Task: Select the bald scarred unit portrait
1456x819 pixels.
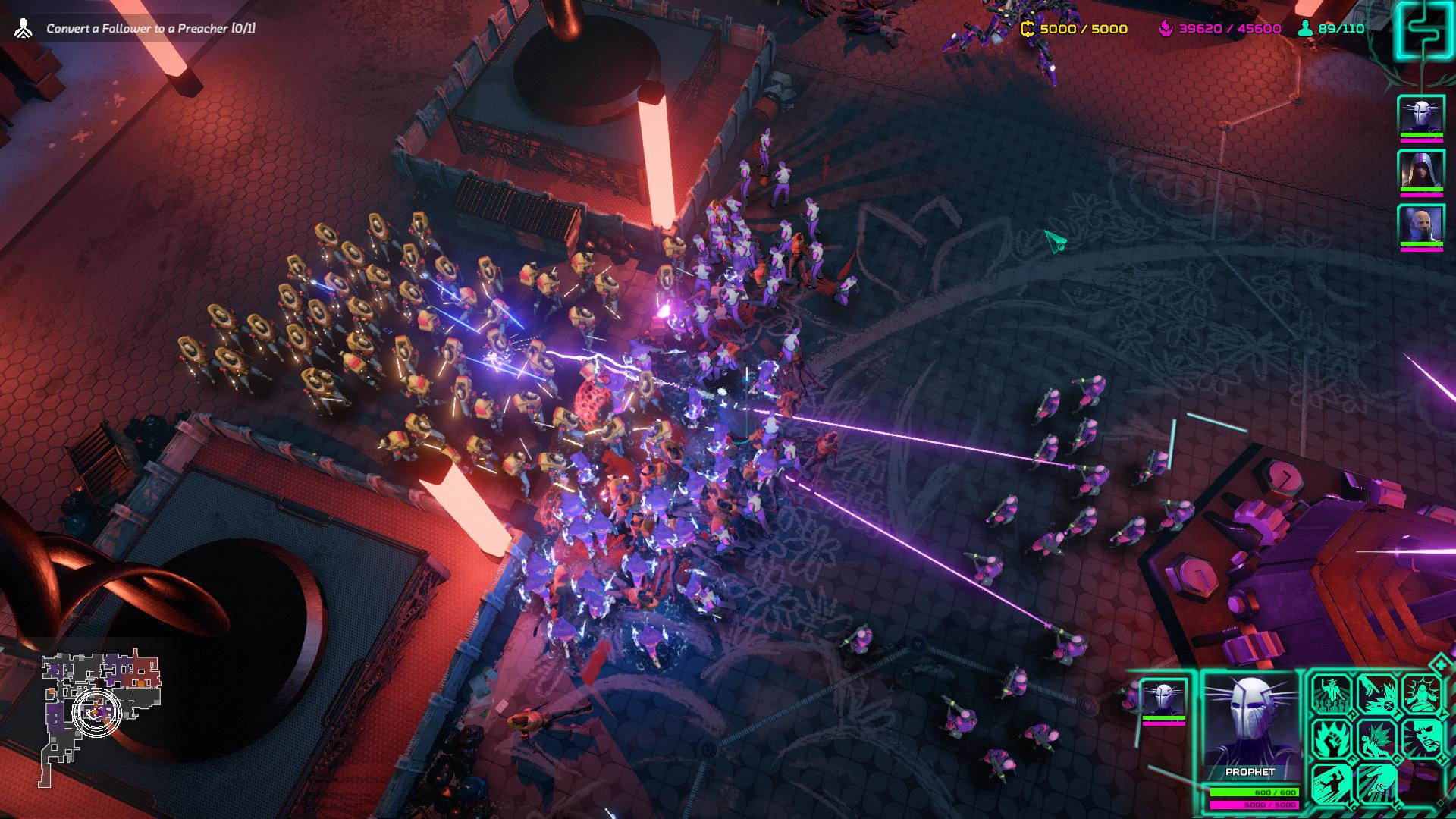Action: tap(1420, 225)
